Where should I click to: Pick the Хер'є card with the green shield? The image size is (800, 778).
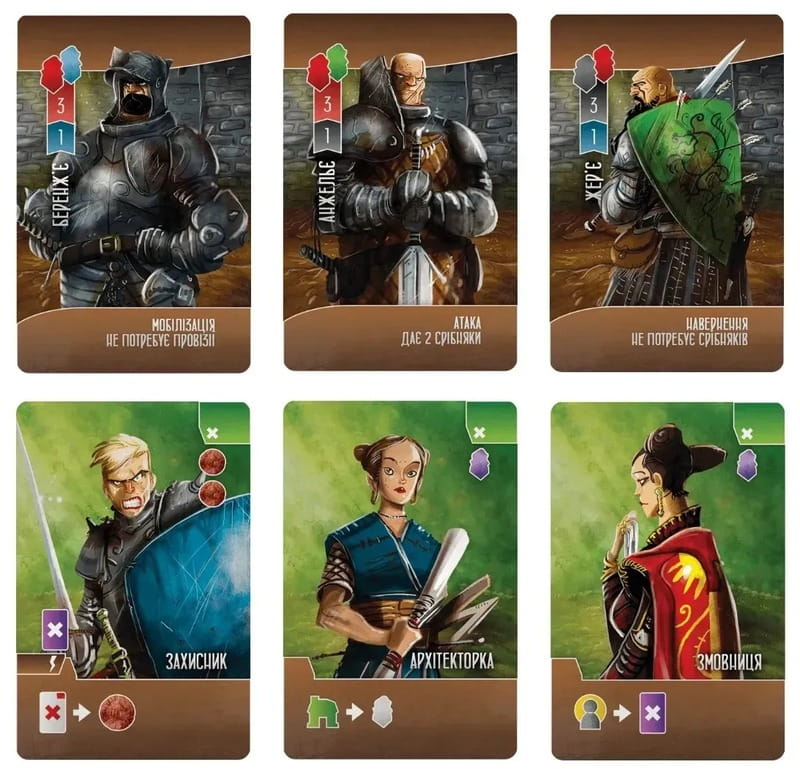(666, 195)
